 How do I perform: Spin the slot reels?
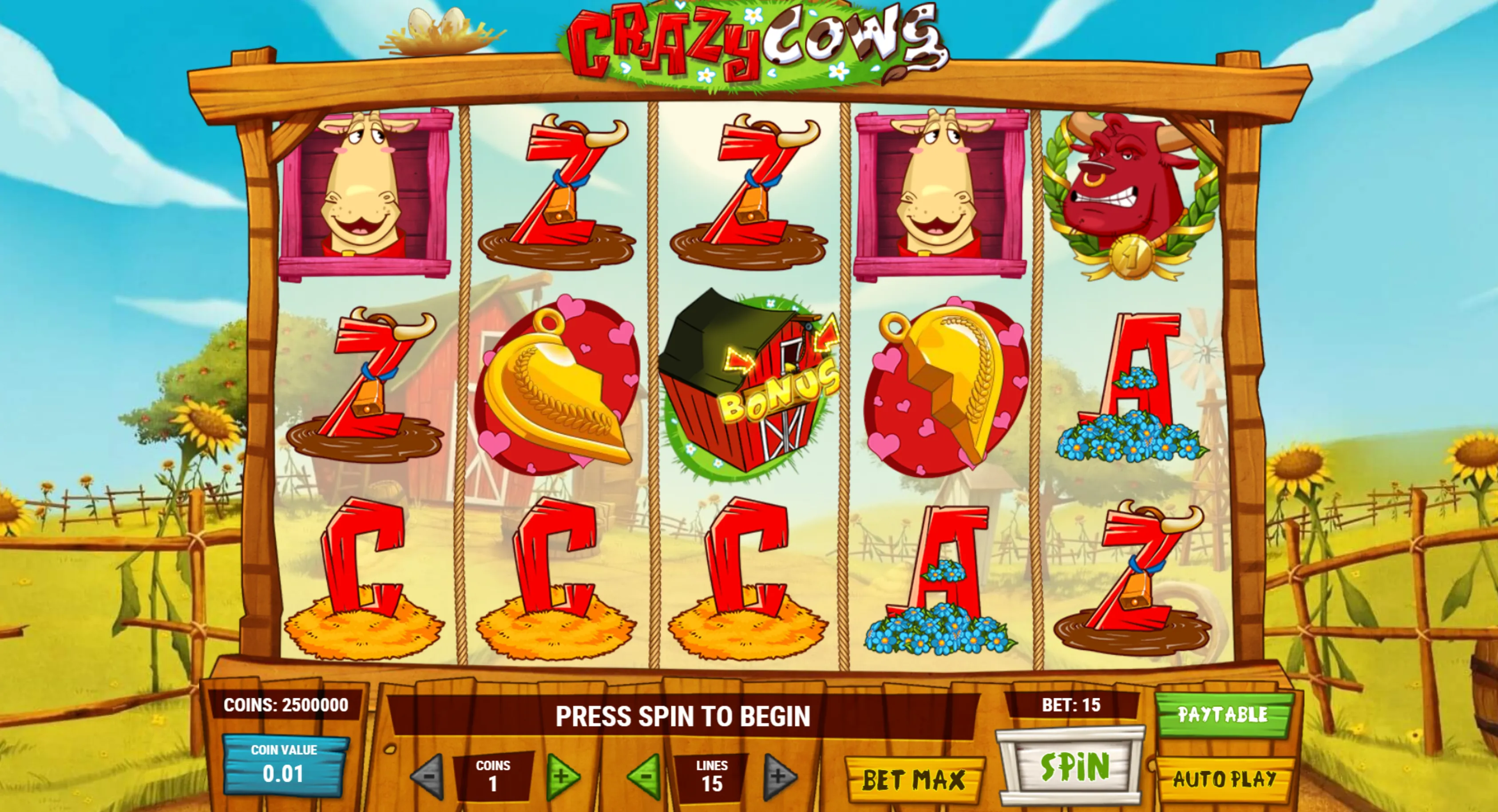1074,767
